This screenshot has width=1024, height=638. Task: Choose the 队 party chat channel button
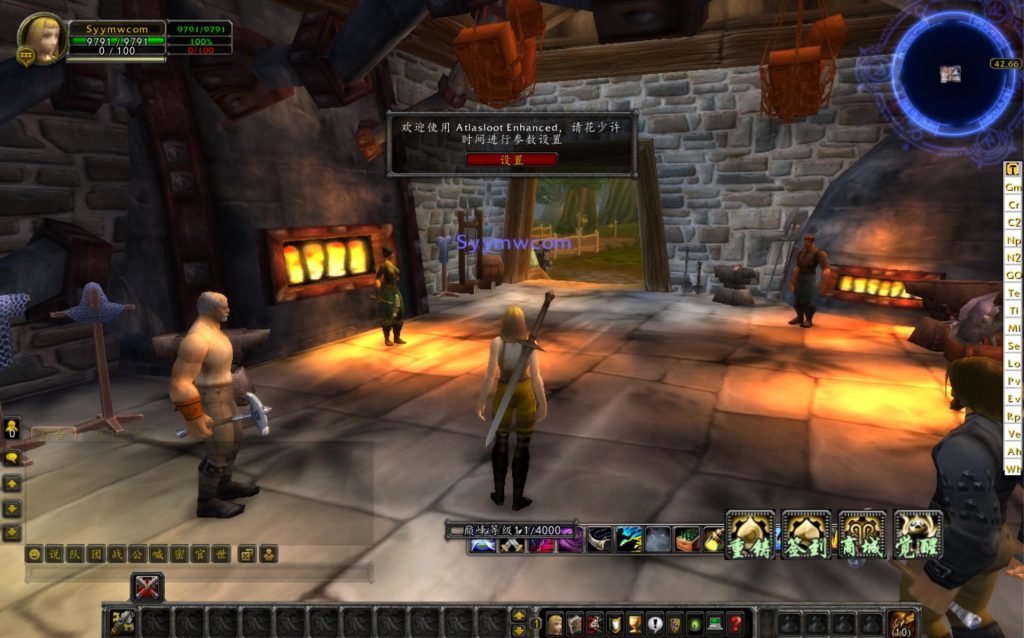tap(73, 554)
